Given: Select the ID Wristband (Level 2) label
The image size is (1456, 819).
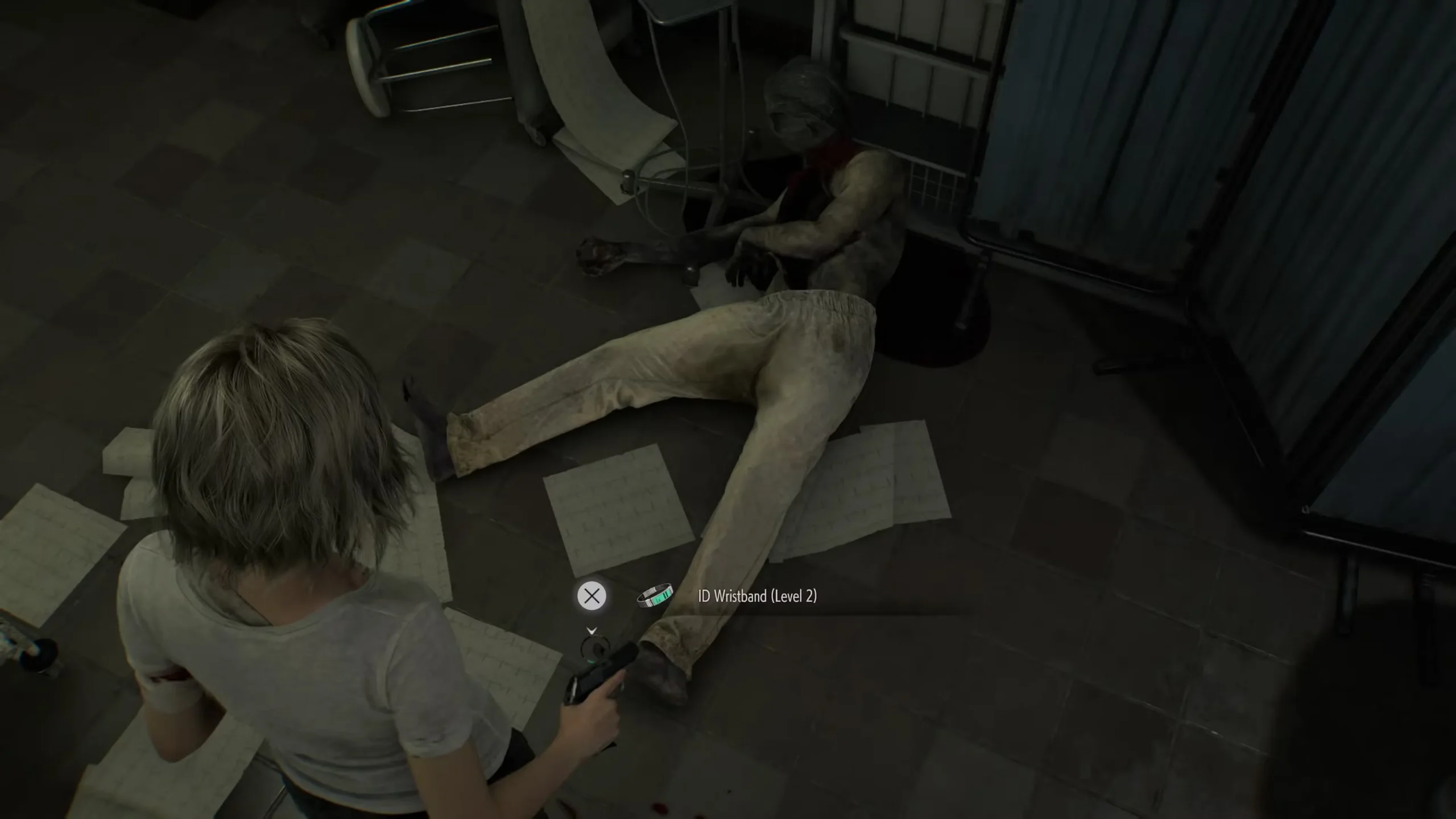Looking at the screenshot, I should coord(757,597).
